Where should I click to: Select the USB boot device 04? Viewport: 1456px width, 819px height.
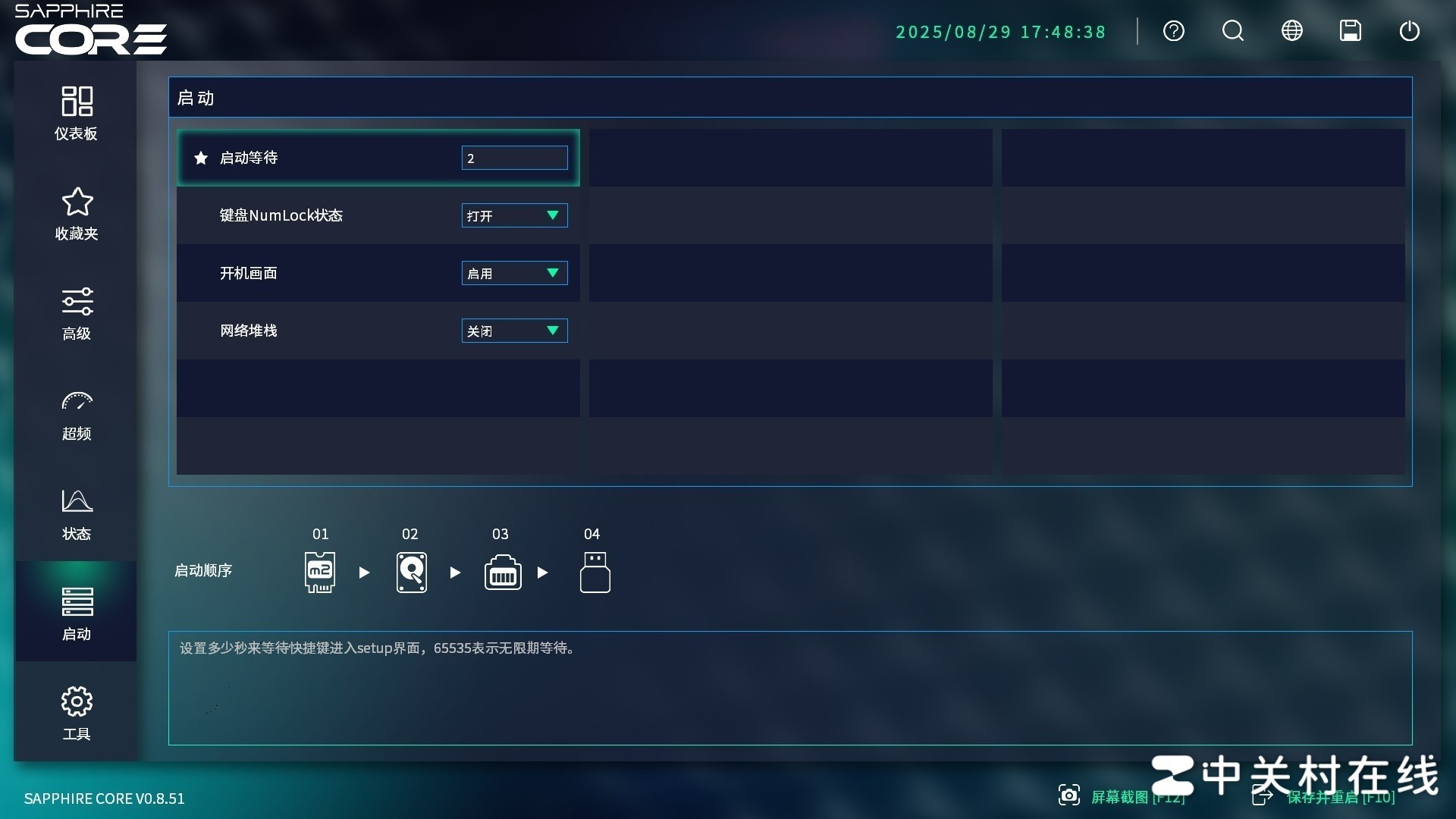pyautogui.click(x=594, y=573)
